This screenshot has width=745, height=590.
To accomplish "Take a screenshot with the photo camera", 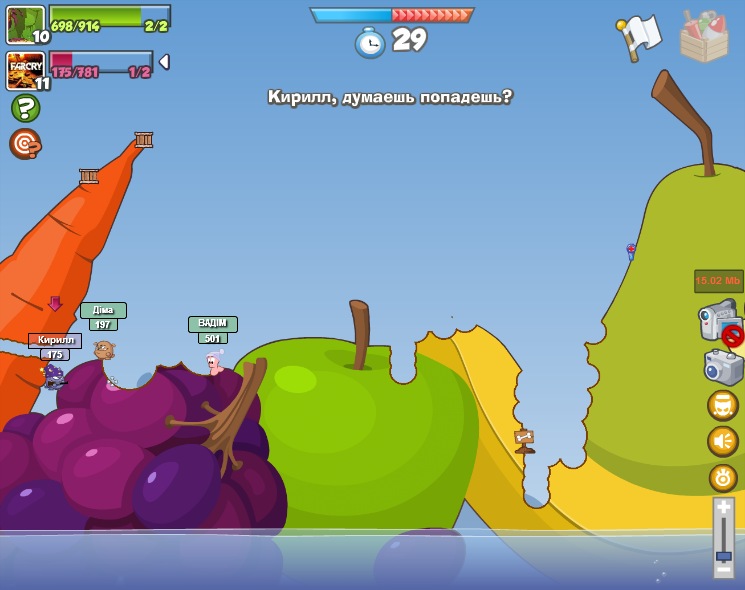I will [723, 367].
